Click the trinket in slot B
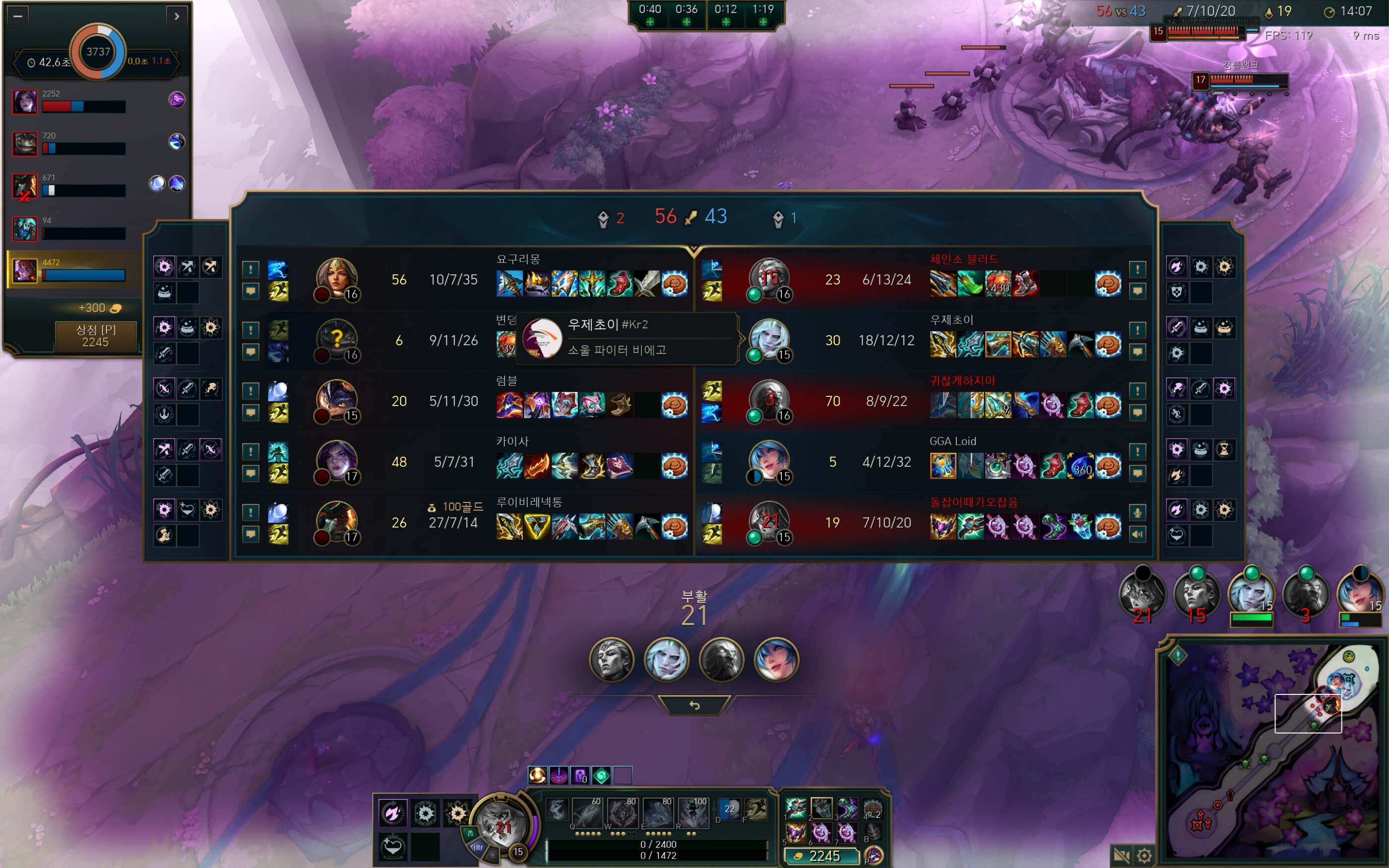The height and width of the screenshot is (868, 1389). pyautogui.click(x=875, y=832)
